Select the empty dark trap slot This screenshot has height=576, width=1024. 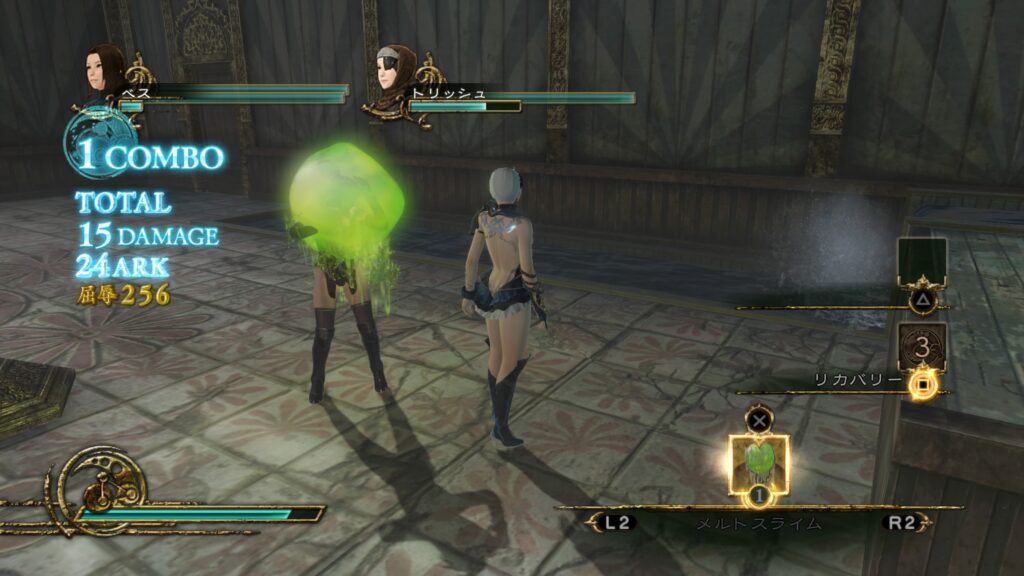click(921, 263)
